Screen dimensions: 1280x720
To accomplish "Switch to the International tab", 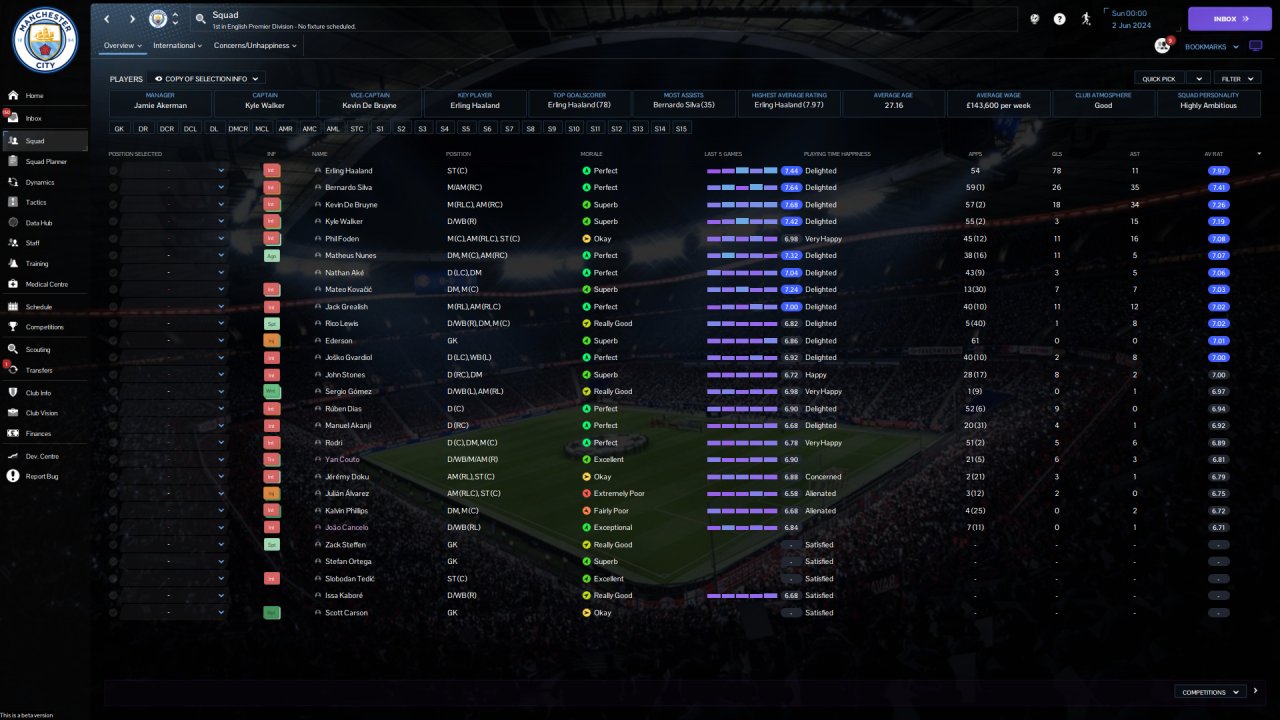I will [x=177, y=46].
